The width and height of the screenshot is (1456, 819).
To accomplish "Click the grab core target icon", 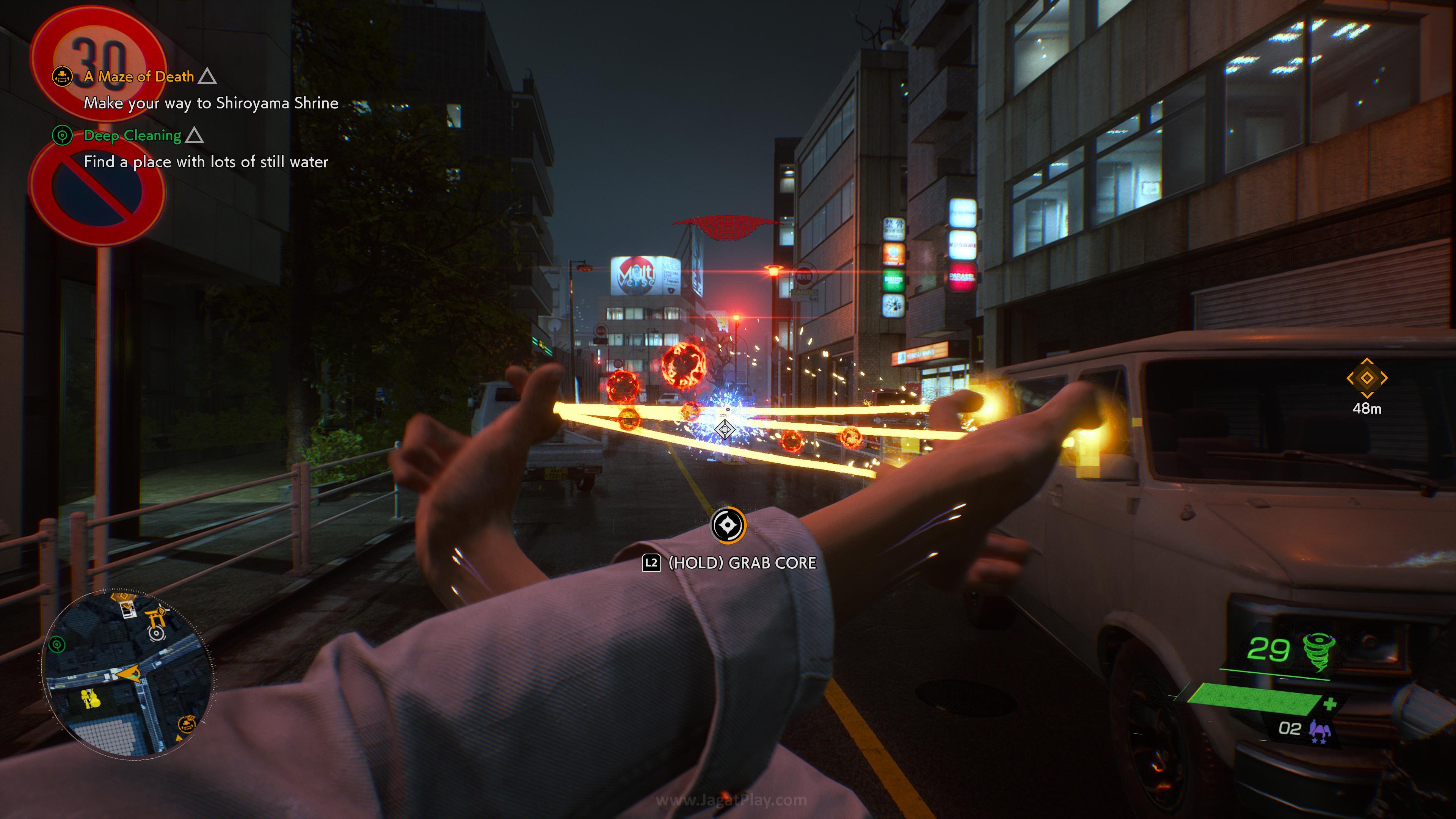I will (728, 525).
